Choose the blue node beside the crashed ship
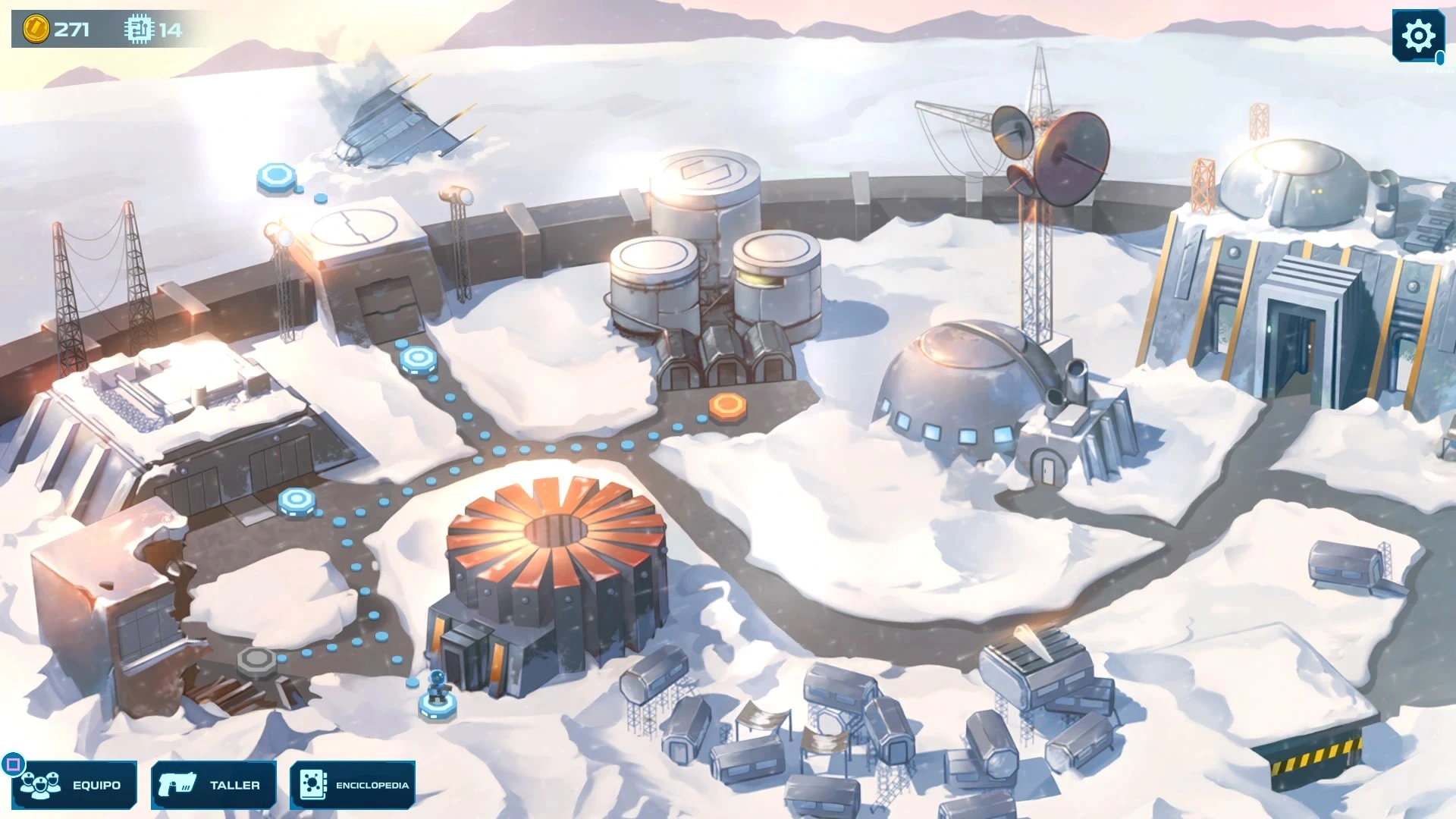The height and width of the screenshot is (819, 1456). tap(276, 177)
